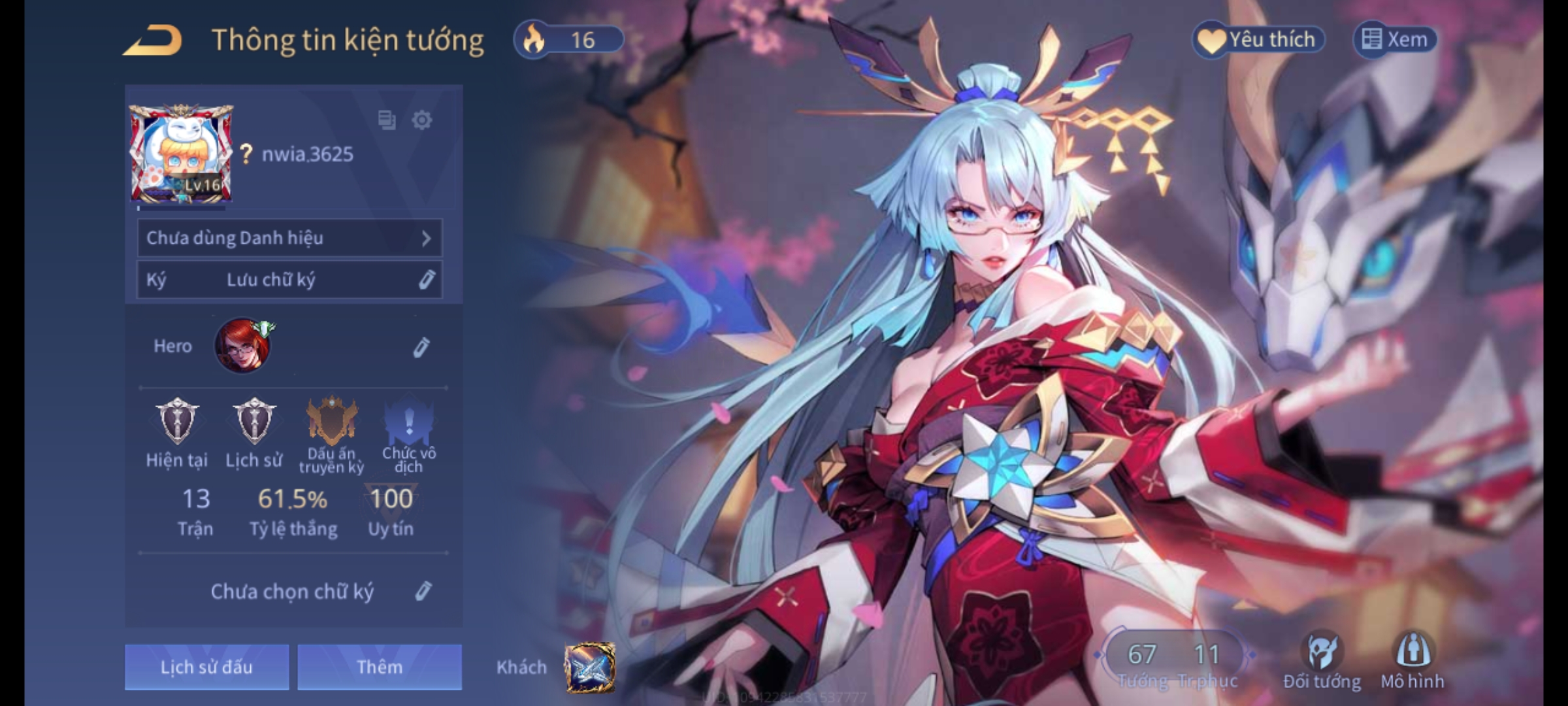The width and height of the screenshot is (1568, 706).
Task: Click the badge icon next to Khách
Action: point(590,667)
